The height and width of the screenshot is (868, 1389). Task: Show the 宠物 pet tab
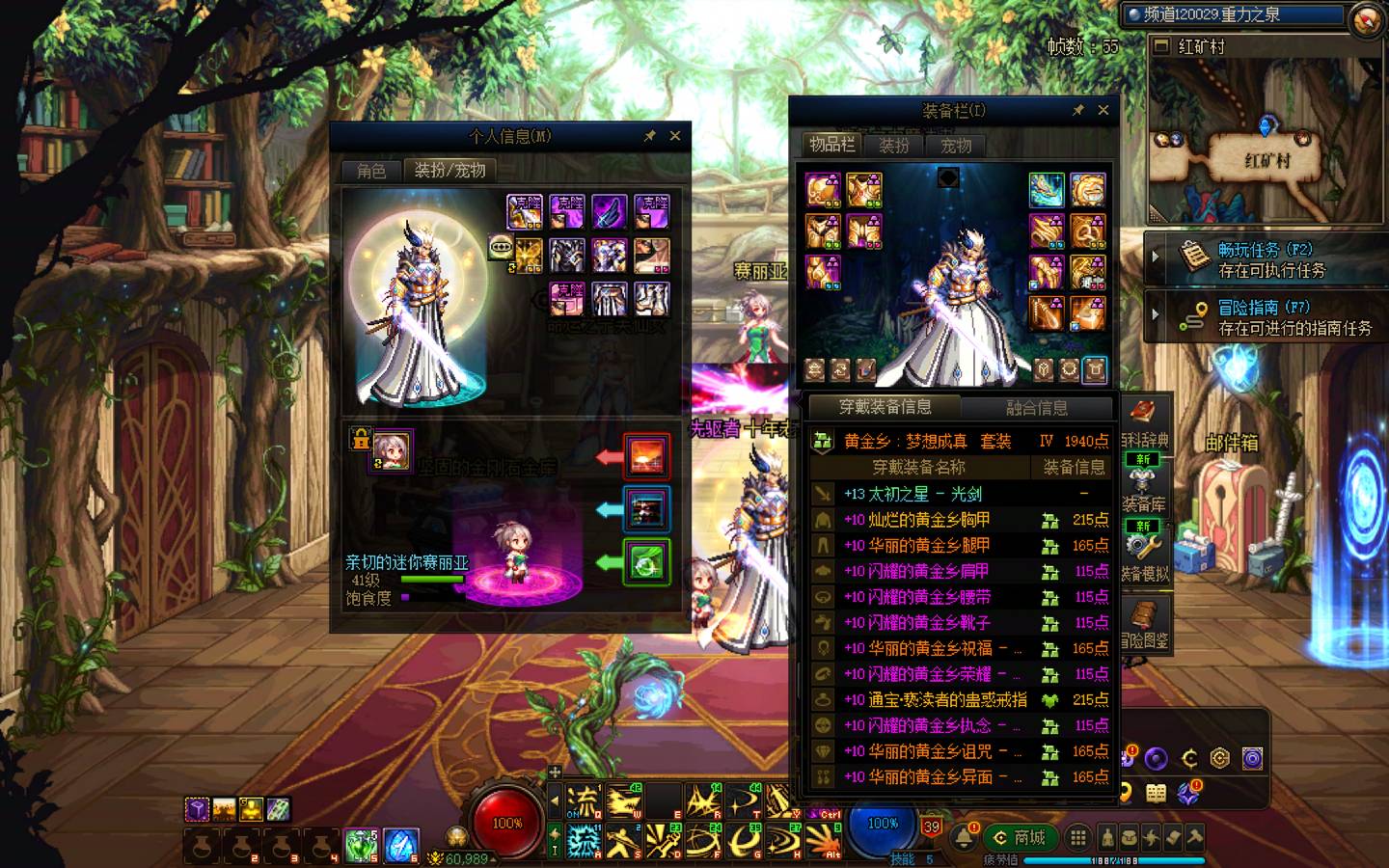[x=956, y=146]
